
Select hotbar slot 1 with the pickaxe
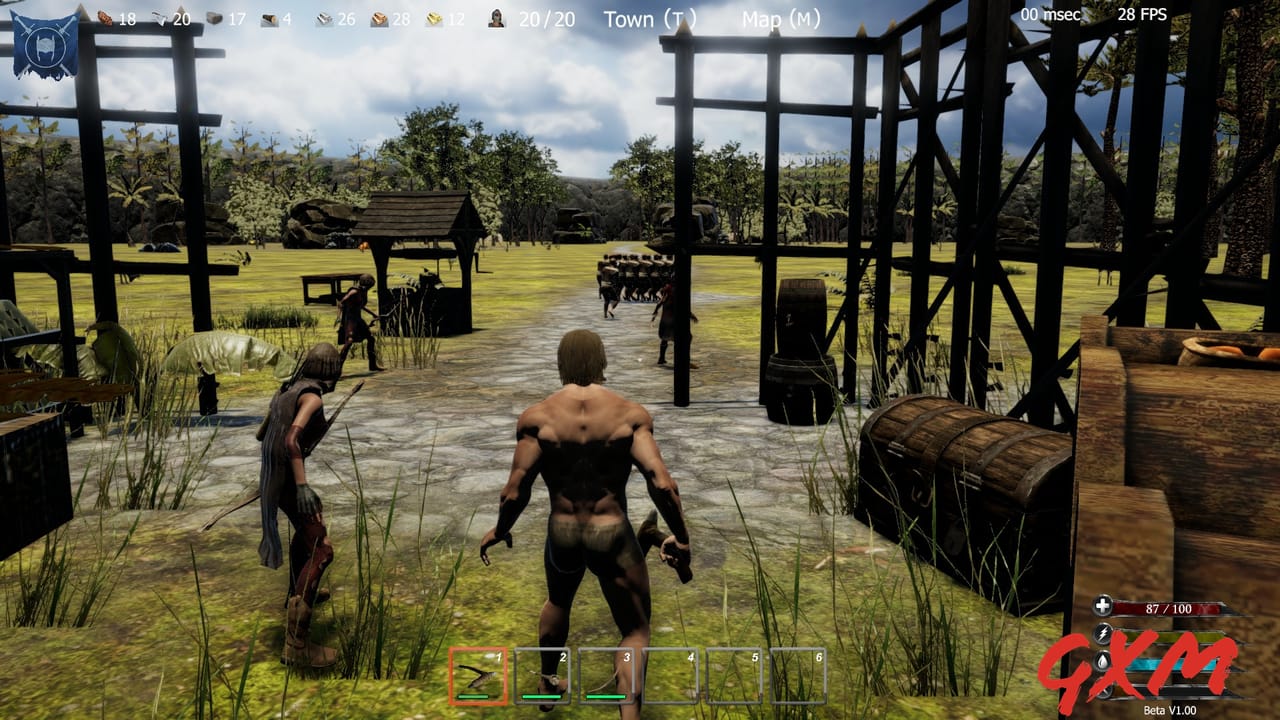pyautogui.click(x=478, y=670)
